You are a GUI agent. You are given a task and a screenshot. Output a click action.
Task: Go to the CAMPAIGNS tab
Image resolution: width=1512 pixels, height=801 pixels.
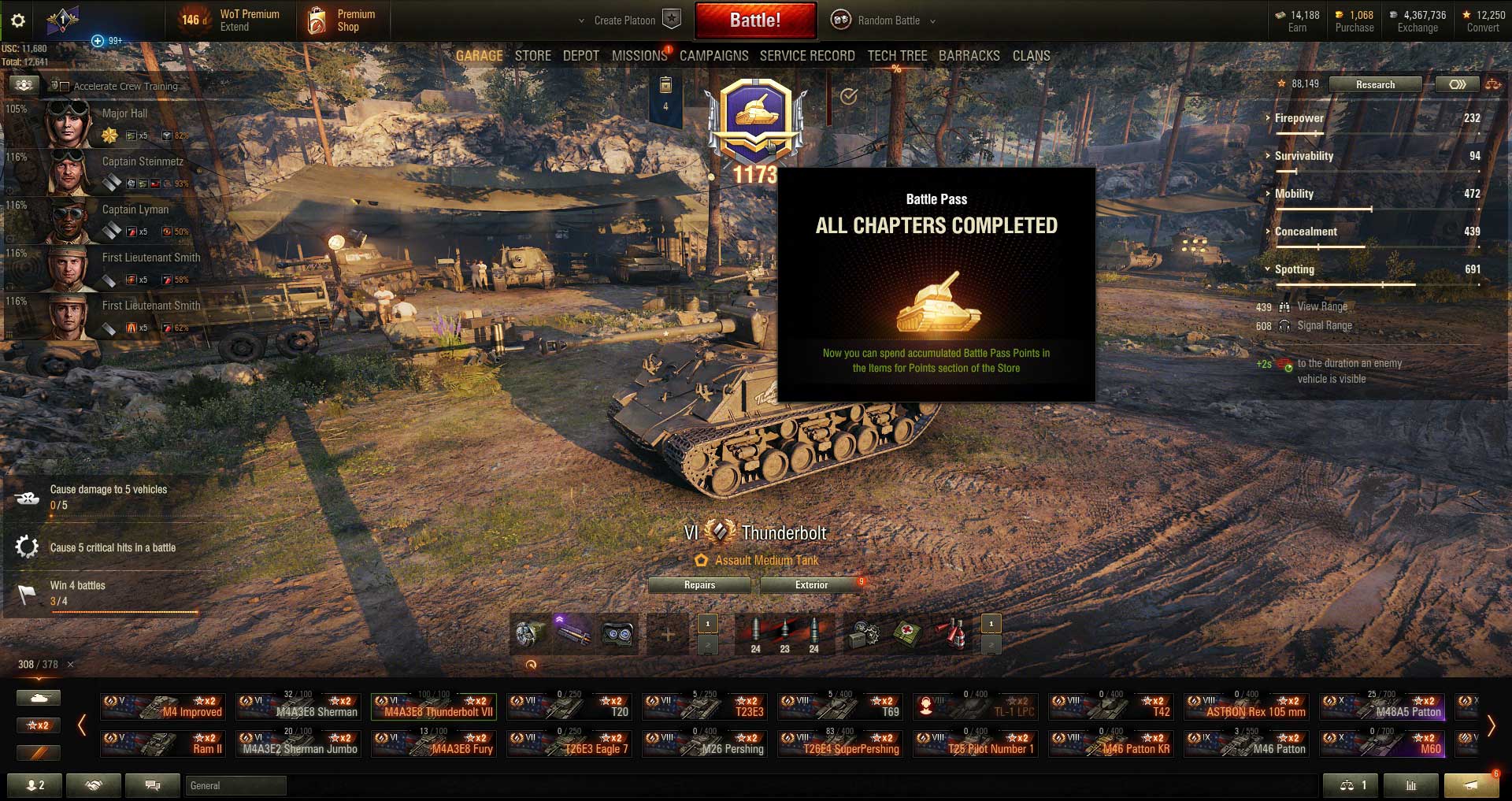[713, 56]
